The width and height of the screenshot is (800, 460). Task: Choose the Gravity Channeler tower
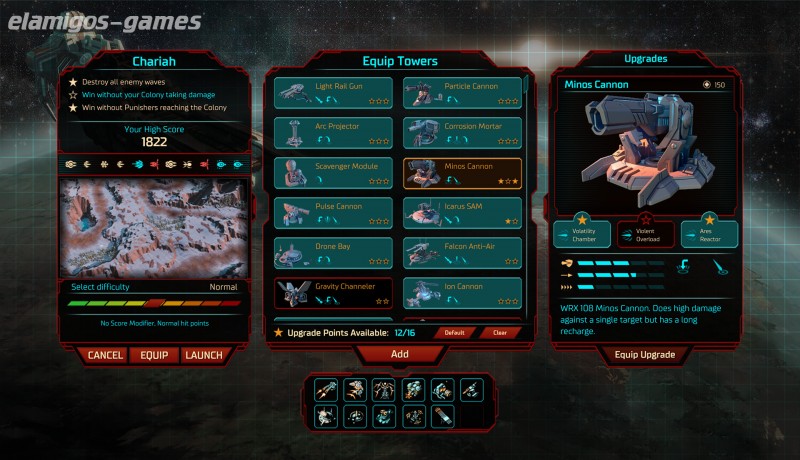(x=332, y=293)
